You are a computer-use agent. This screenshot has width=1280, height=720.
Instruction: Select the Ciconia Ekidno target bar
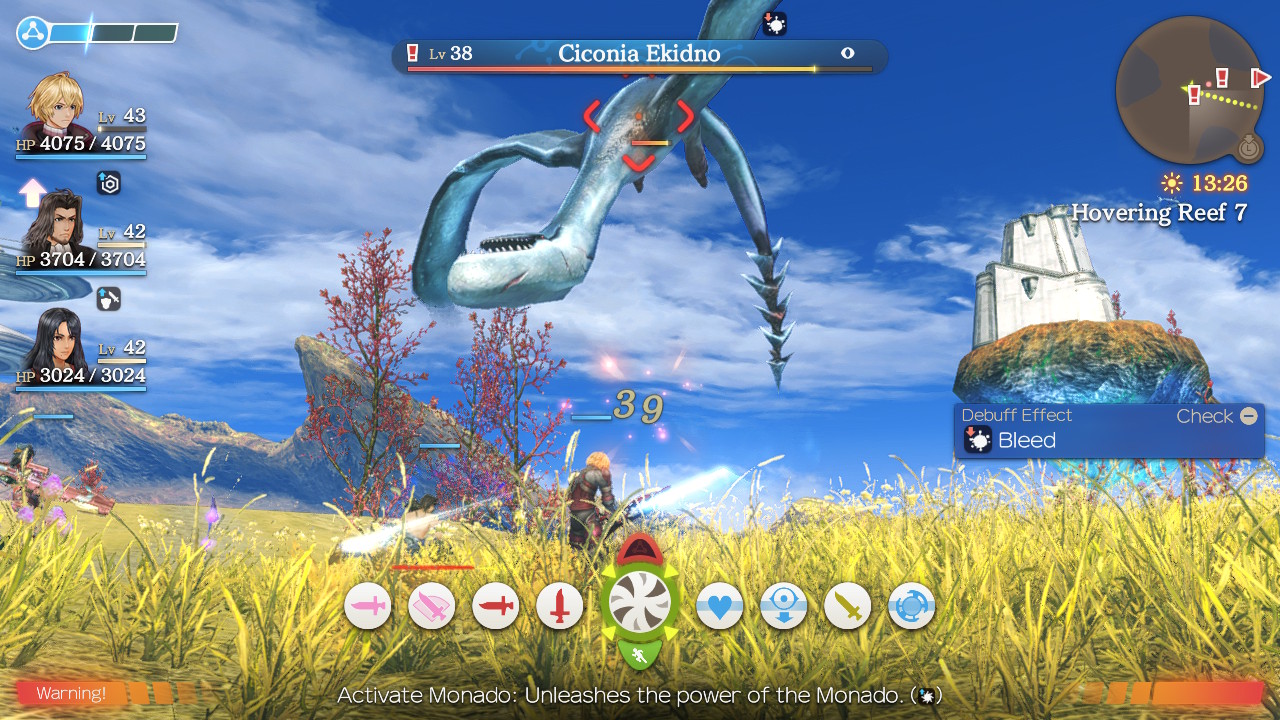pyautogui.click(x=639, y=55)
